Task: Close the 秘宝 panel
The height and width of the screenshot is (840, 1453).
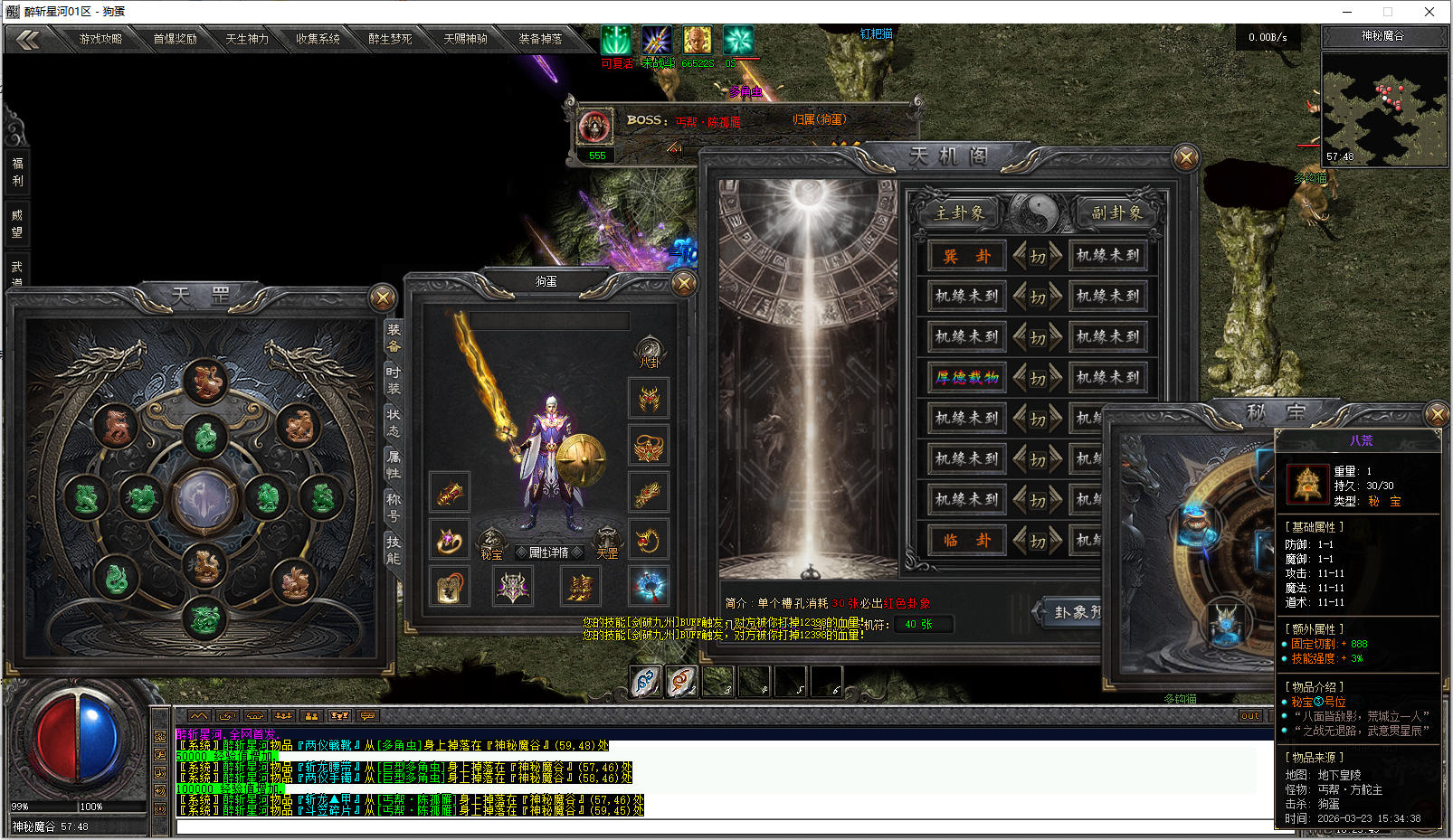Action: 1436,414
